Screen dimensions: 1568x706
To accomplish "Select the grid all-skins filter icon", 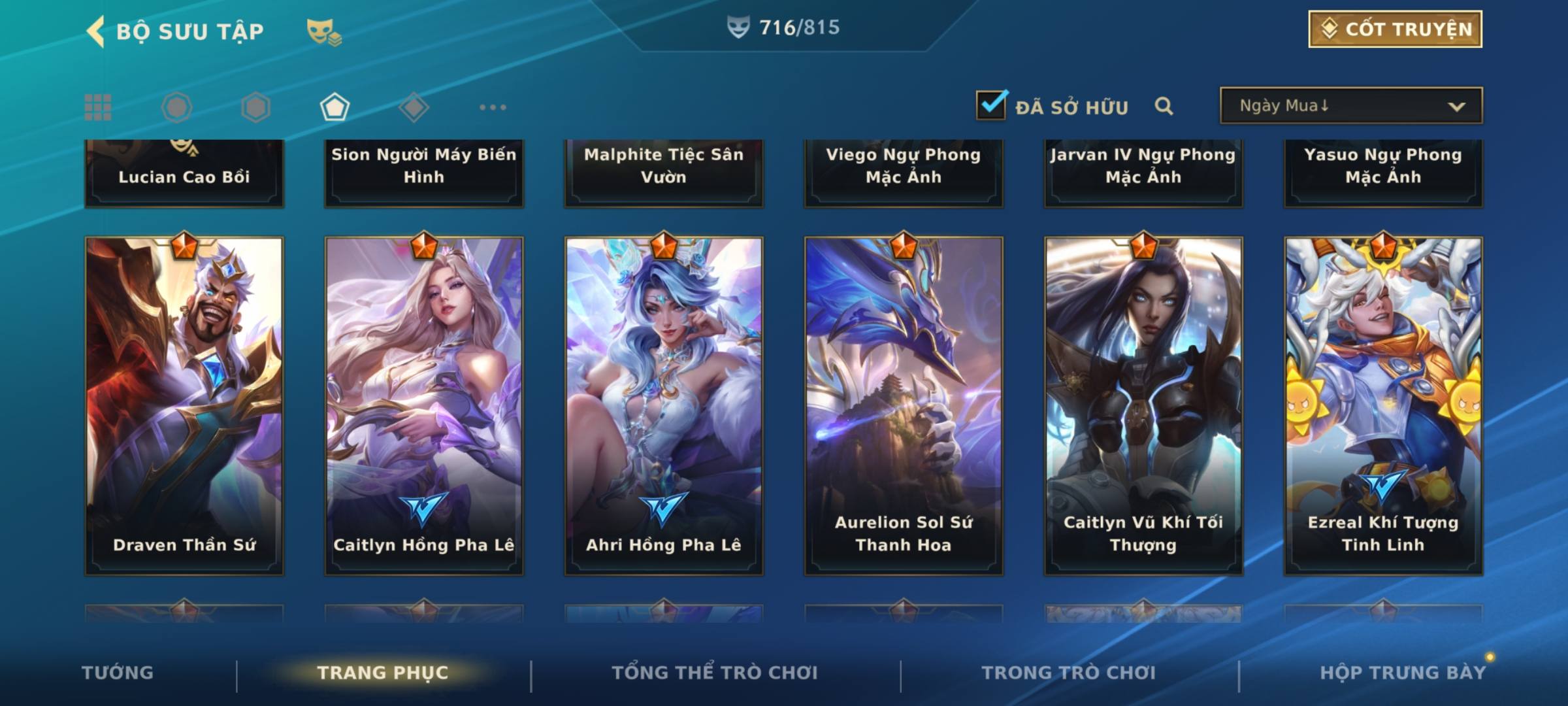I will pyautogui.click(x=98, y=107).
